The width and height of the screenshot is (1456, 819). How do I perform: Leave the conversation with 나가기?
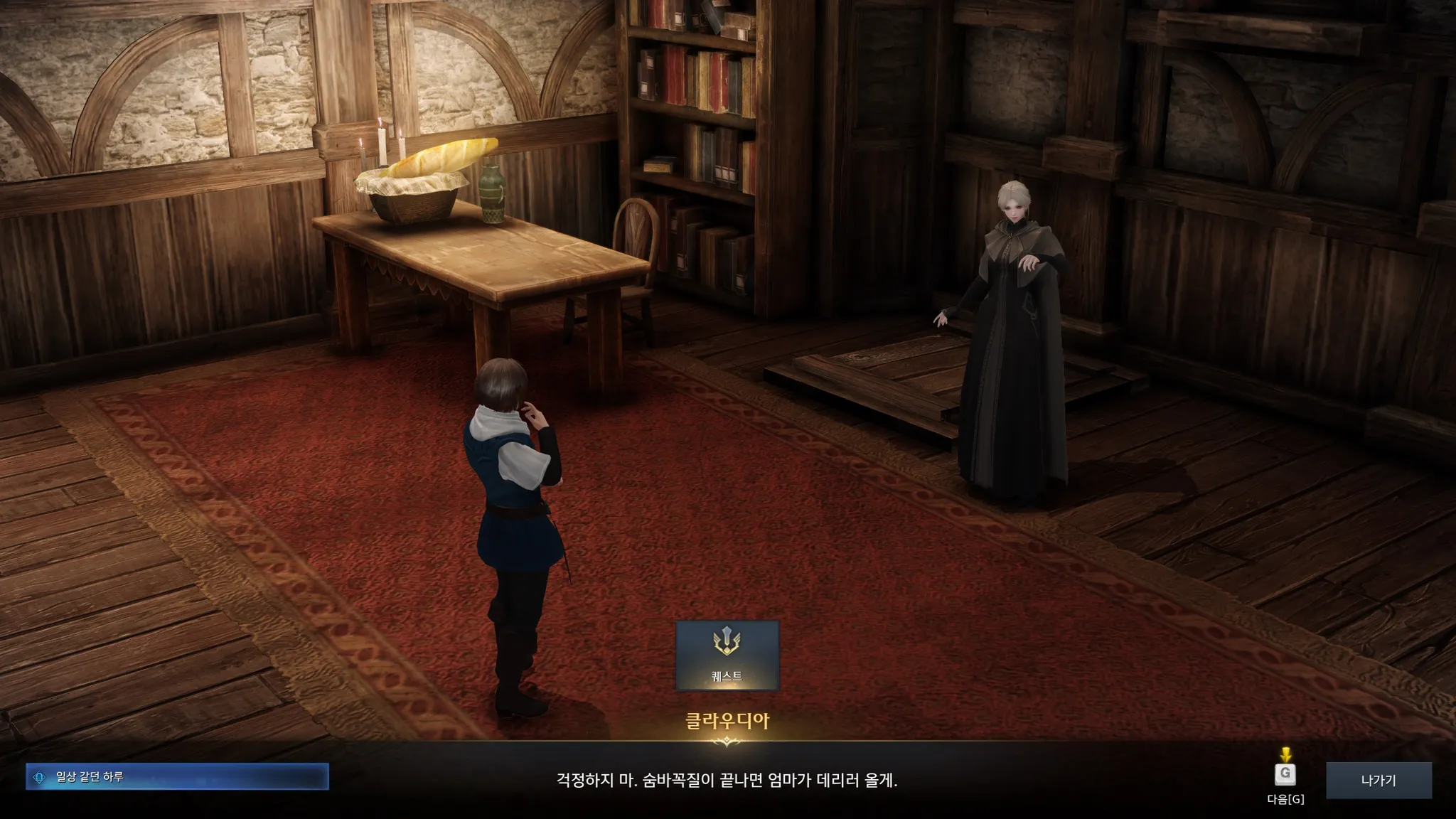coord(1378,780)
